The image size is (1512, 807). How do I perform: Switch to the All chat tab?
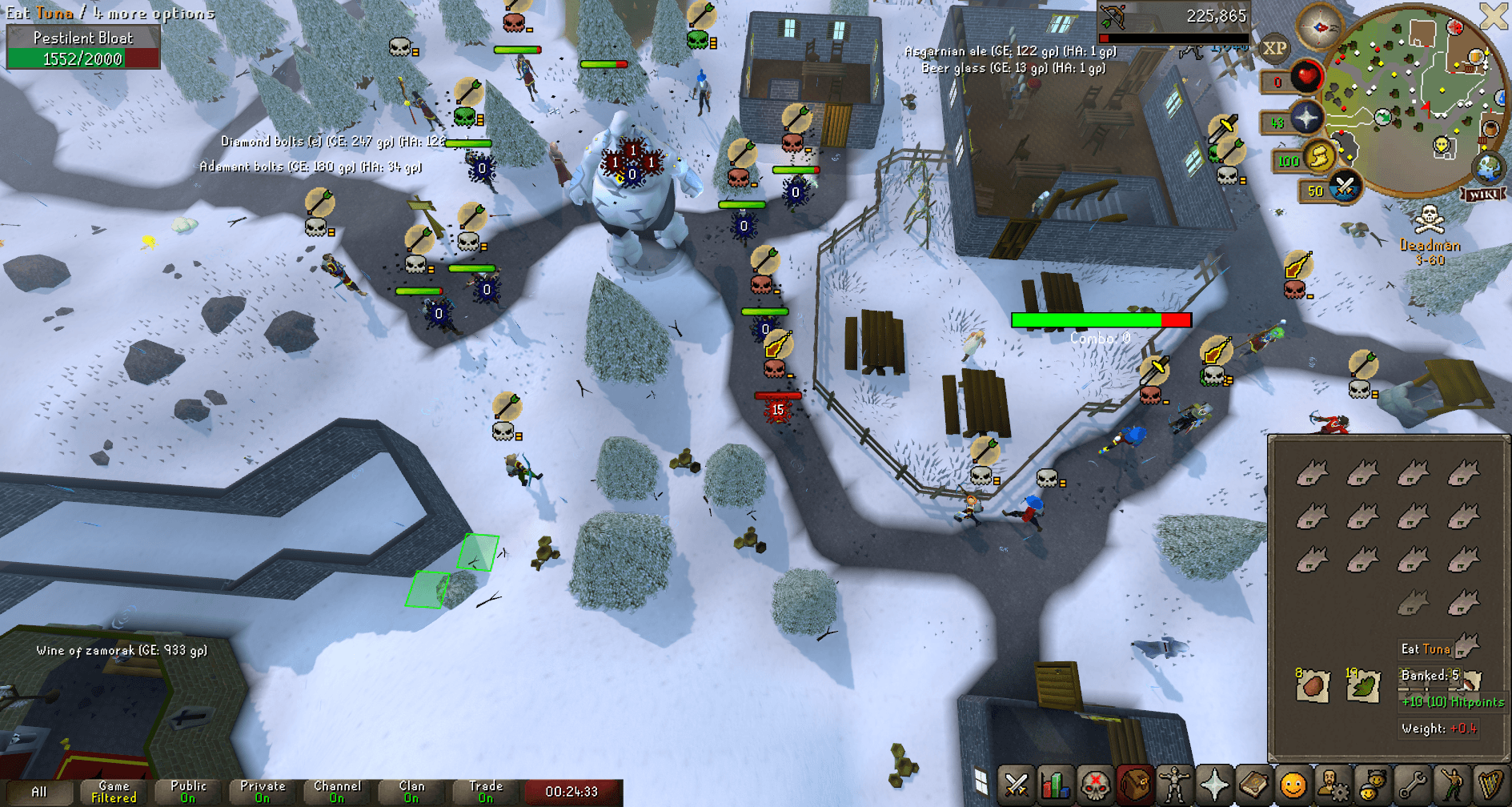[x=38, y=790]
